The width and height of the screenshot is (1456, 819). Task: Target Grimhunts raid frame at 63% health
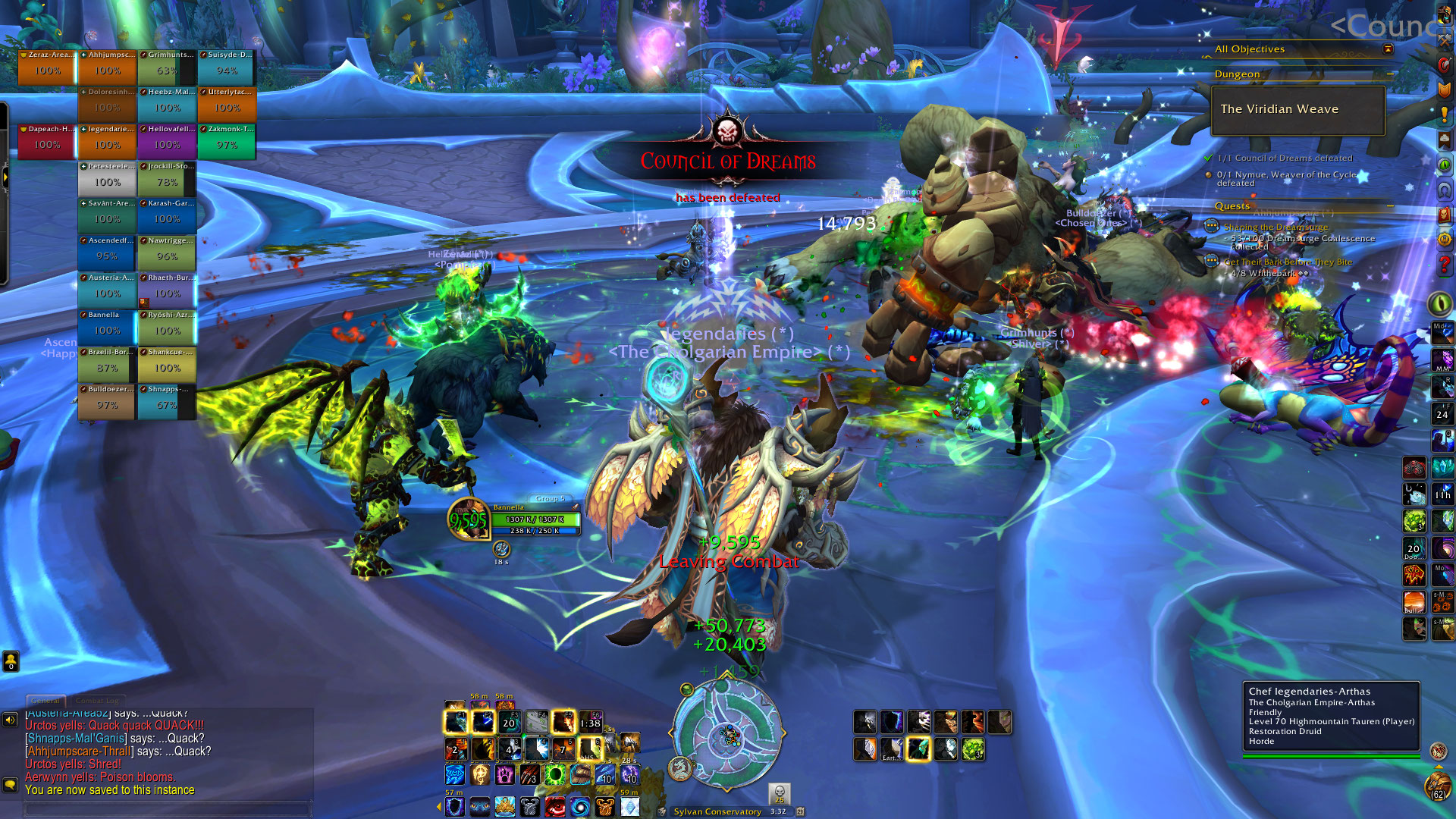pyautogui.click(x=167, y=67)
